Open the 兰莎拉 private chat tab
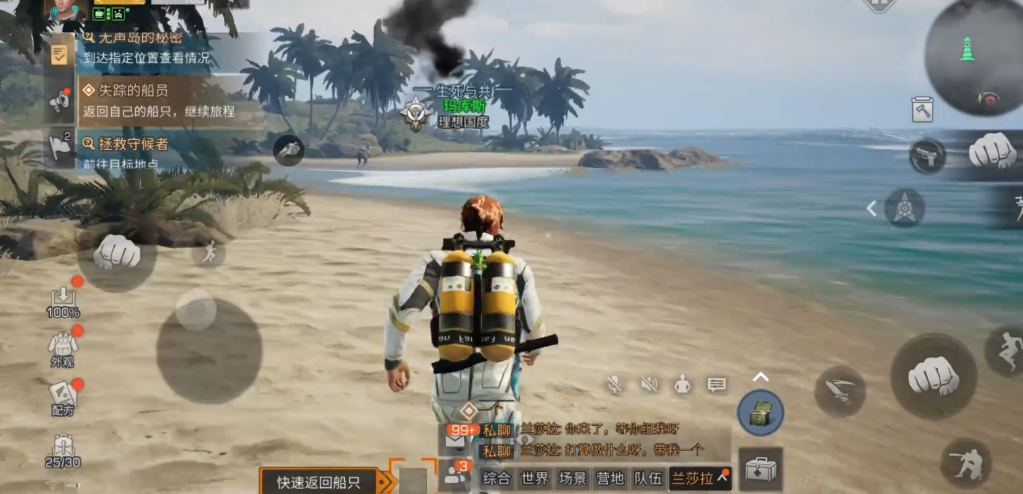This screenshot has height=494, width=1023. point(700,478)
